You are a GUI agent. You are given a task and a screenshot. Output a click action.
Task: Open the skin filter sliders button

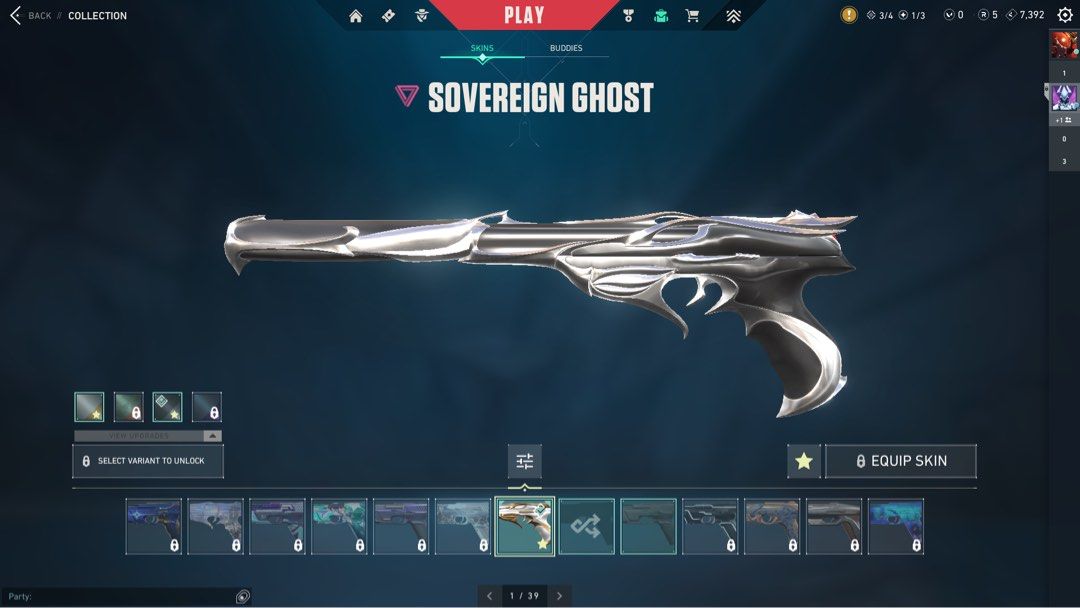[525, 461]
